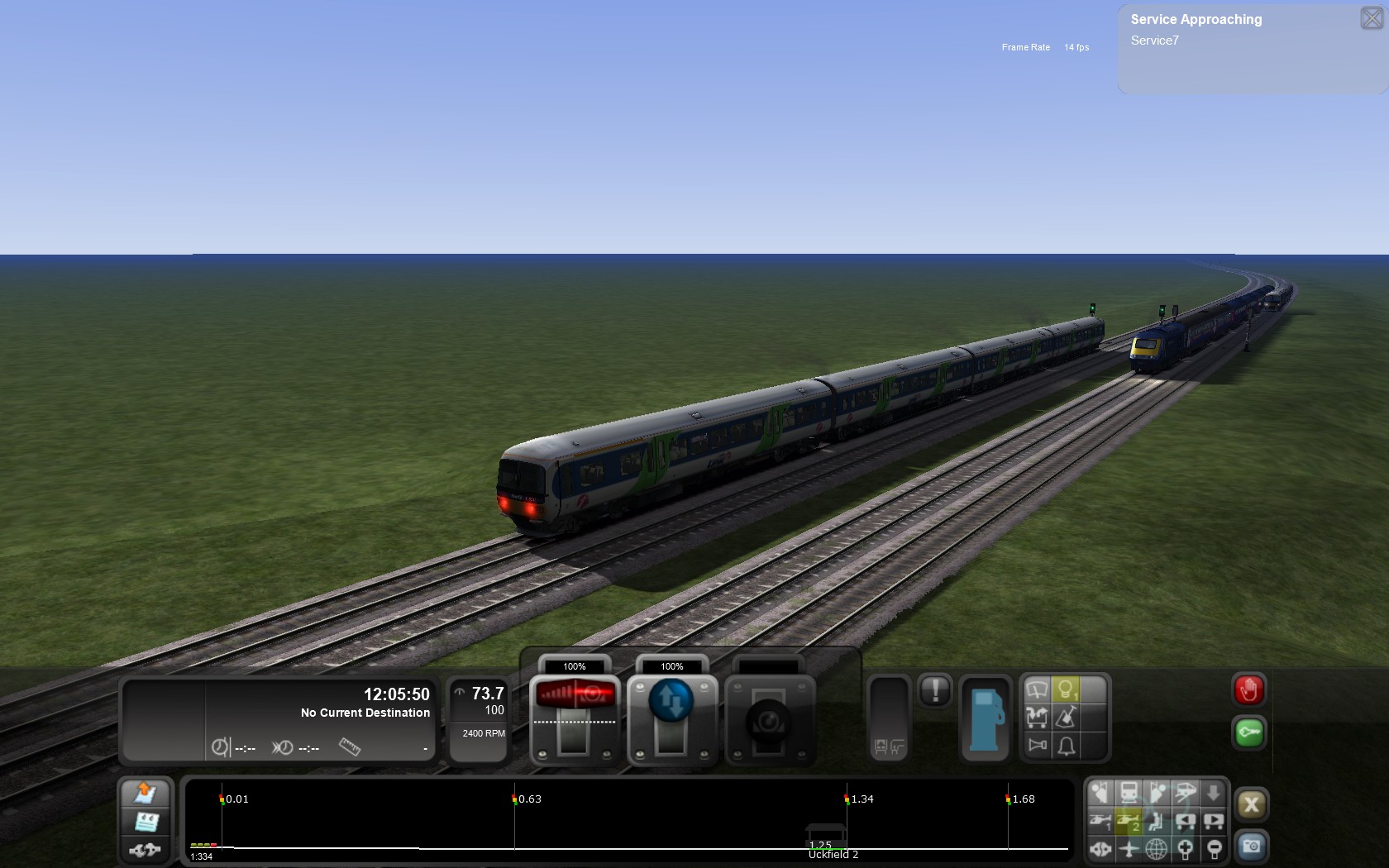Click the exclamation mark alert button
Screen dimensions: 1389x868
point(935,690)
